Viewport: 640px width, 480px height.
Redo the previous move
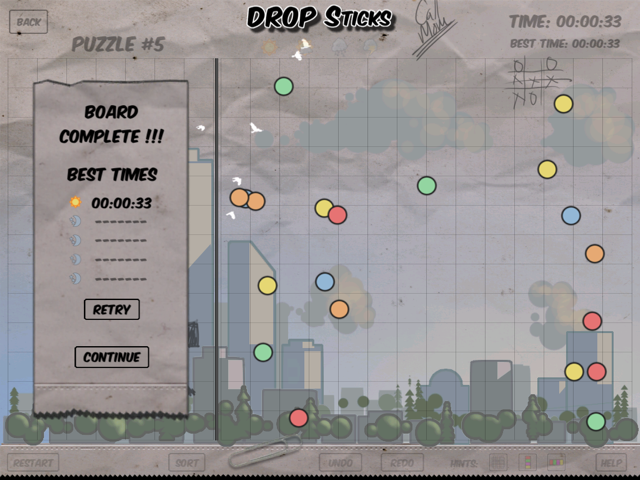402,463
